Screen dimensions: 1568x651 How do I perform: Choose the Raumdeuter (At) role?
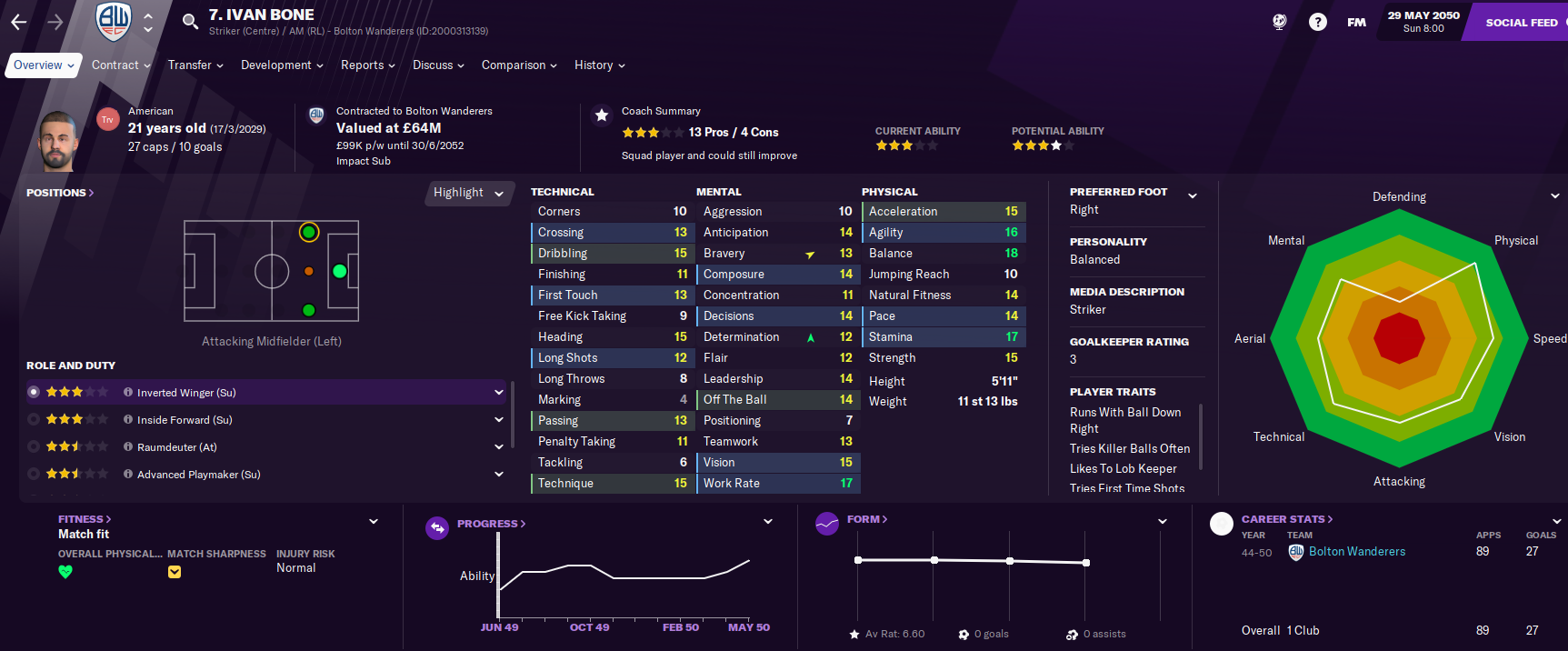click(x=177, y=447)
